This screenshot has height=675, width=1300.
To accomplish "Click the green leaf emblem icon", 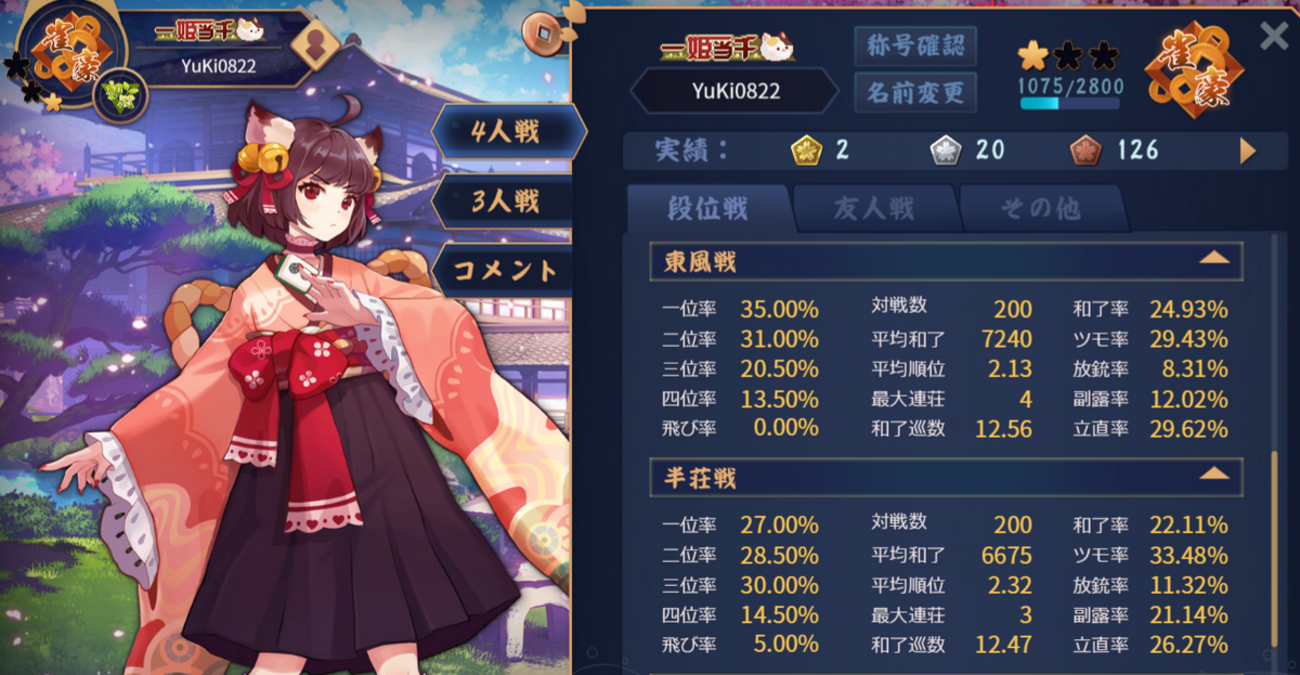I will (x=121, y=97).
